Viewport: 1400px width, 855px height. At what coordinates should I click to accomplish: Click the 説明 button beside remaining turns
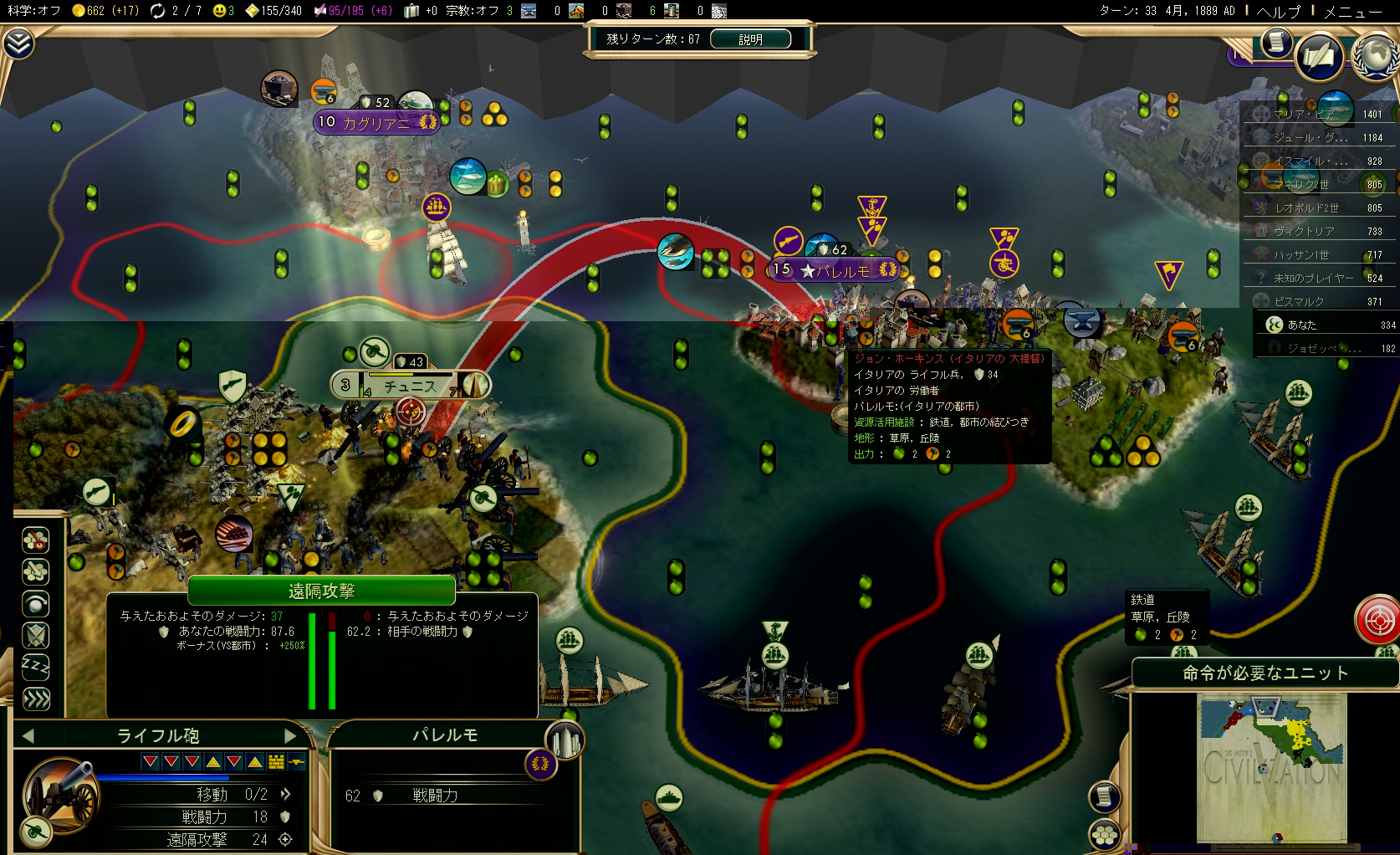pyautogui.click(x=750, y=39)
